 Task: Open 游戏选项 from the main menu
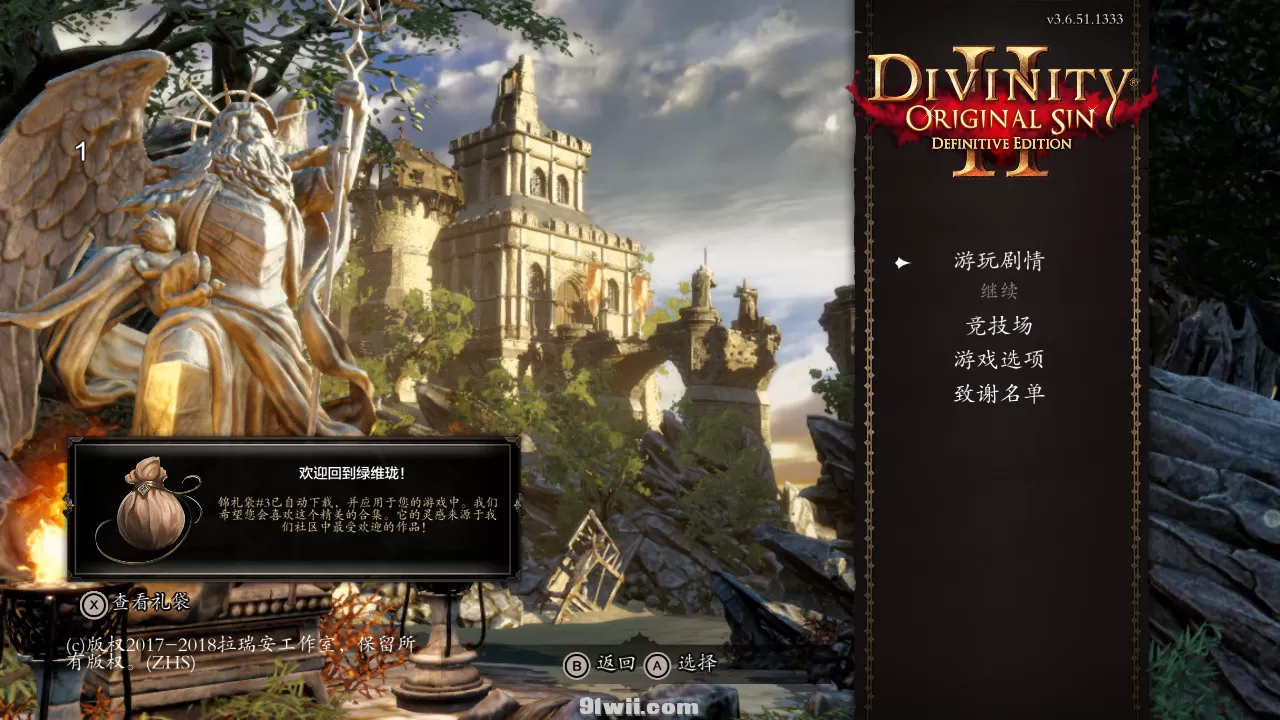pos(997,359)
